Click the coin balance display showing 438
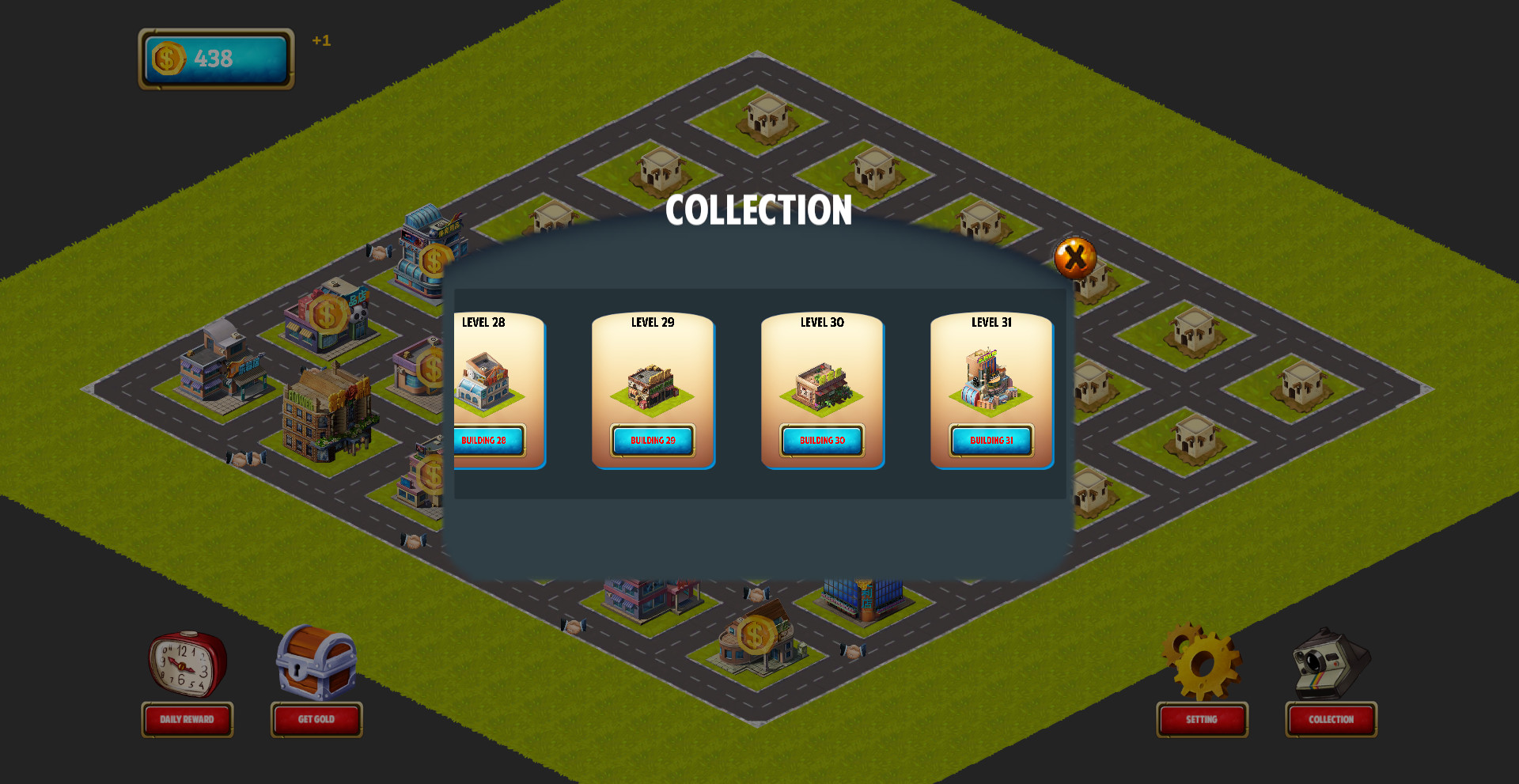Screen dimensions: 1519x784 click(215, 57)
